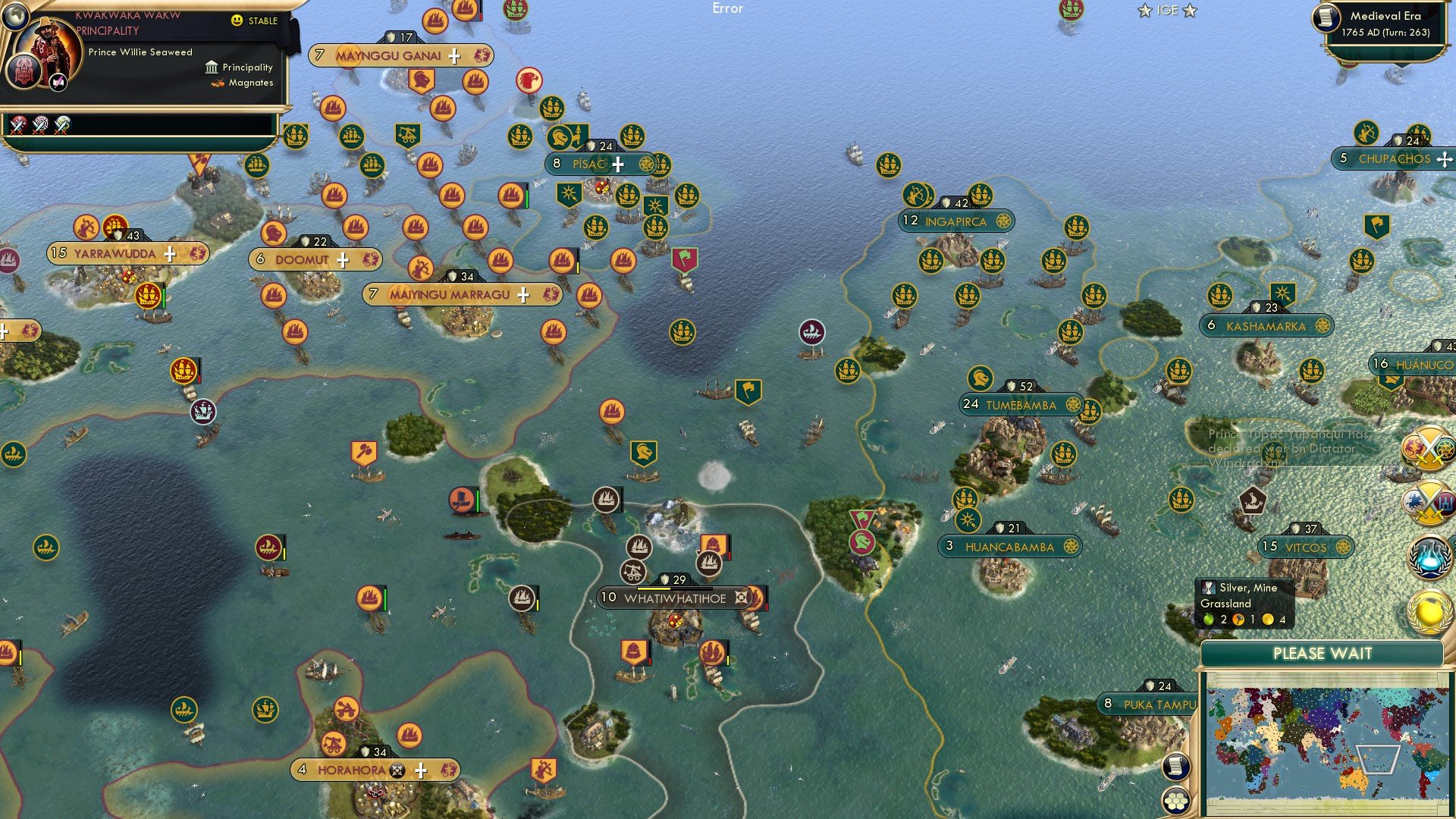Image resolution: width=1456 pixels, height=819 pixels.
Task: Click Chupachos city banner expansion arrow
Action: [1443, 160]
